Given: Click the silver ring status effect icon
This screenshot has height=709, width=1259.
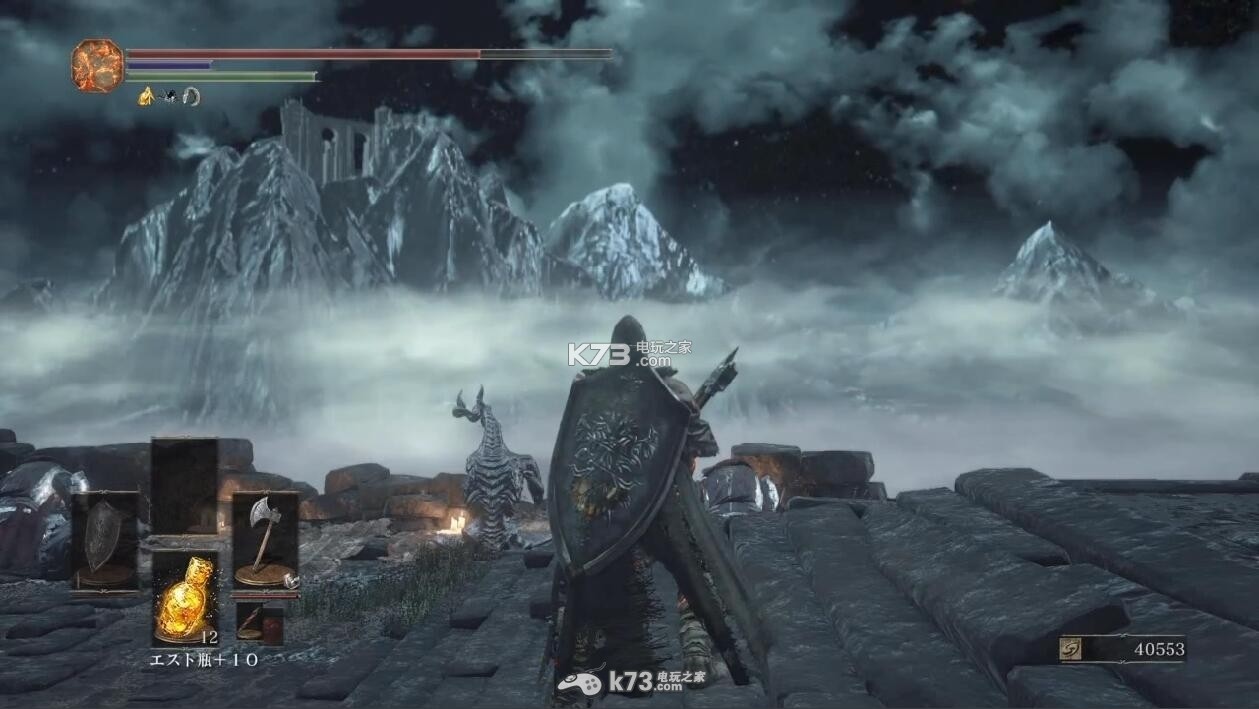Looking at the screenshot, I should tap(191, 97).
